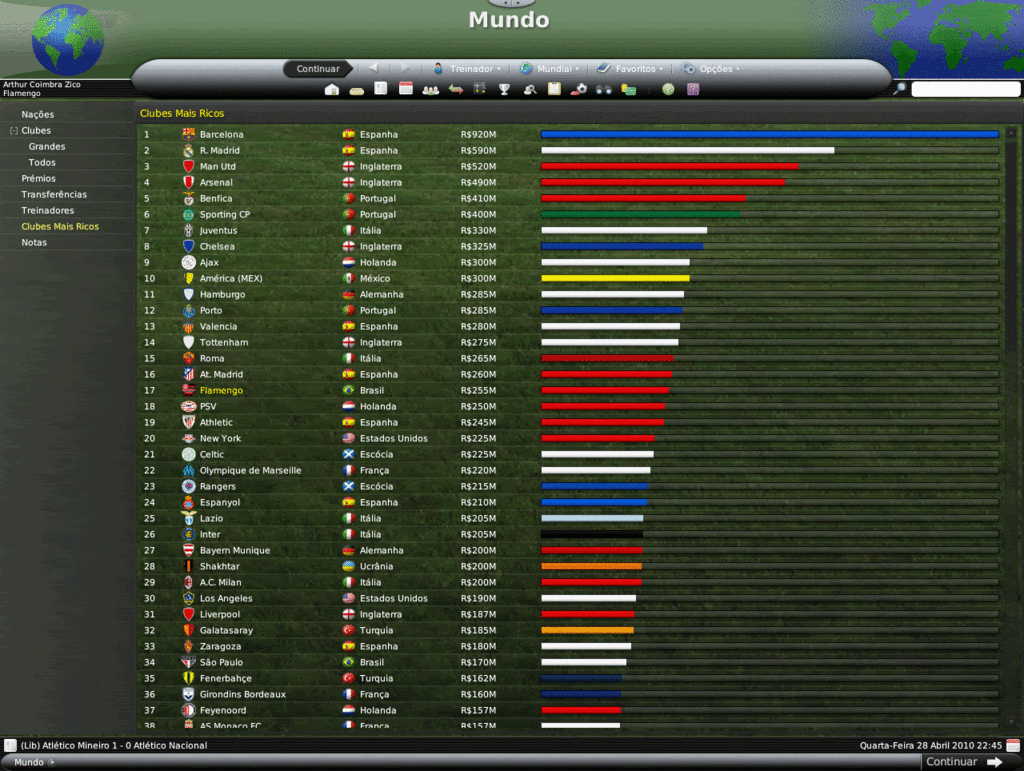The image size is (1024, 771).
Task: Open the Favoritos dropdown menu
Action: pos(631,69)
